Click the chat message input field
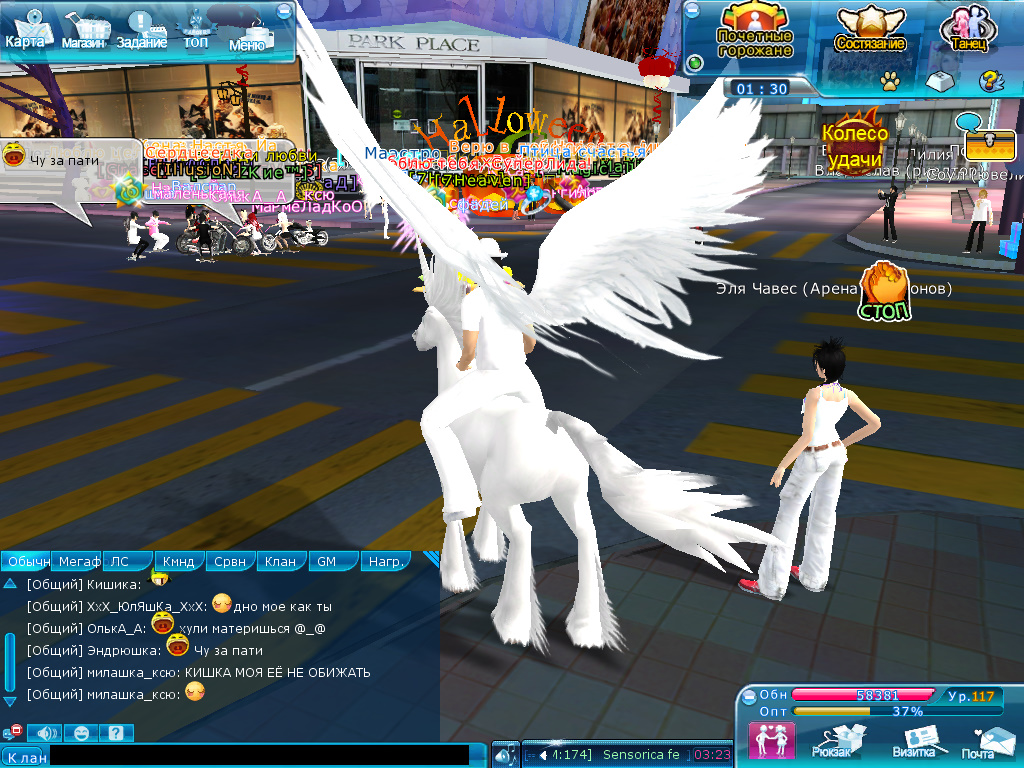The image size is (1024, 768). [258, 756]
